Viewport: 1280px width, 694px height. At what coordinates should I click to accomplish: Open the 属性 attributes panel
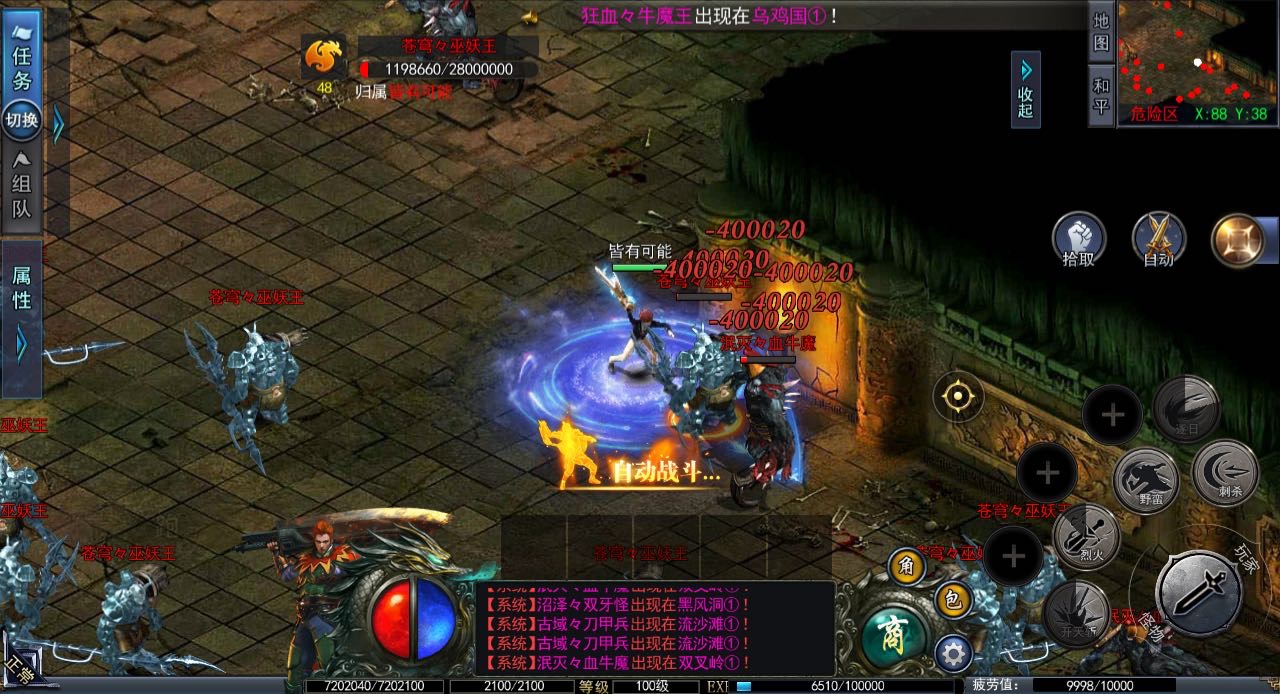coord(21,288)
